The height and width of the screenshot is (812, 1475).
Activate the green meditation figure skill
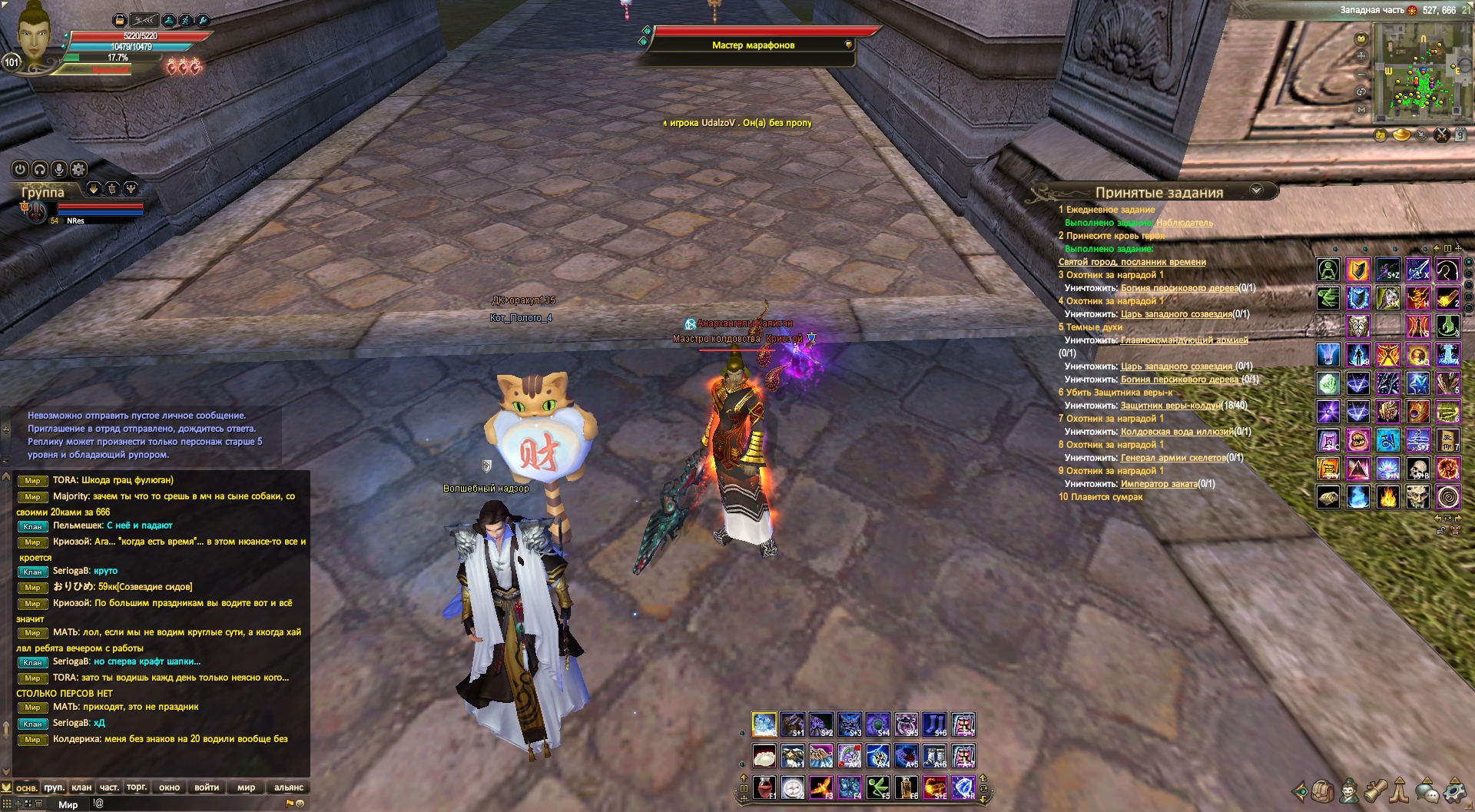click(x=1328, y=270)
